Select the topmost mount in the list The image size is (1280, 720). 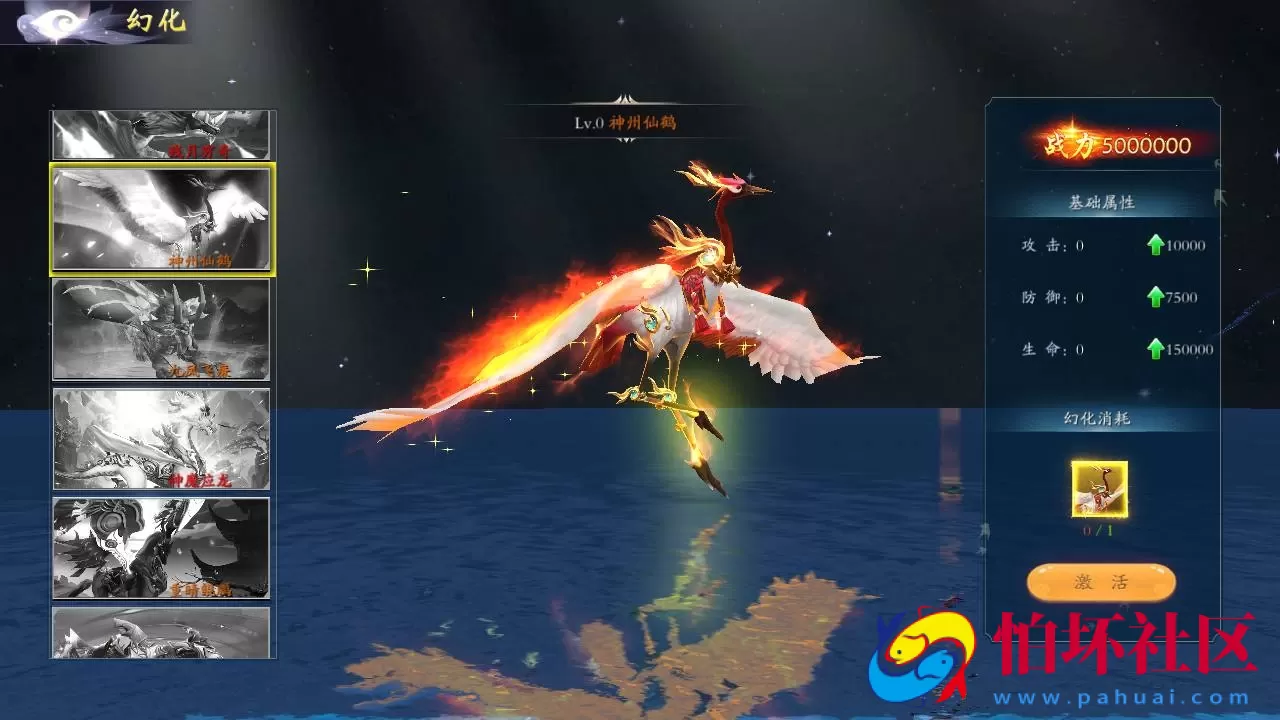point(160,132)
